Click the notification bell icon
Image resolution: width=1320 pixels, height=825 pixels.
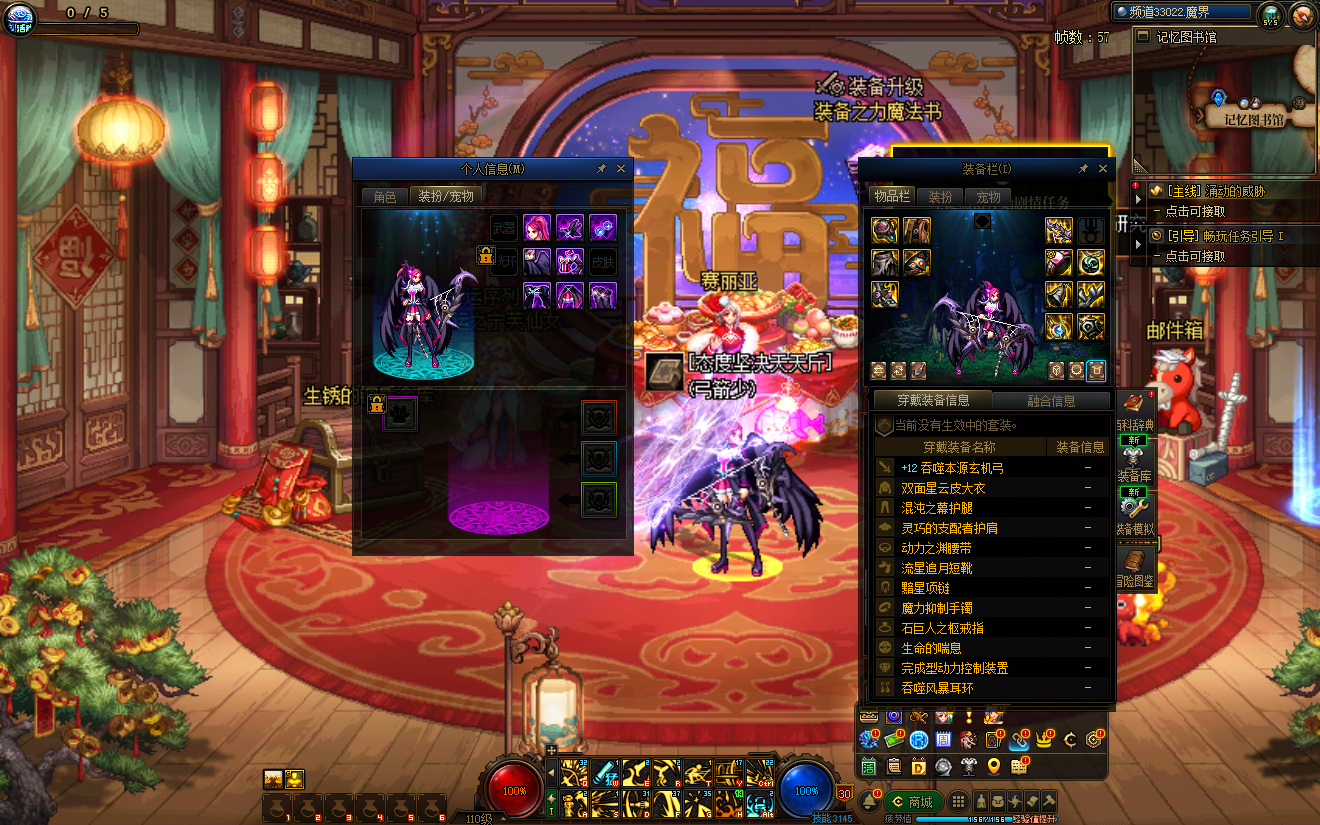tap(871, 802)
